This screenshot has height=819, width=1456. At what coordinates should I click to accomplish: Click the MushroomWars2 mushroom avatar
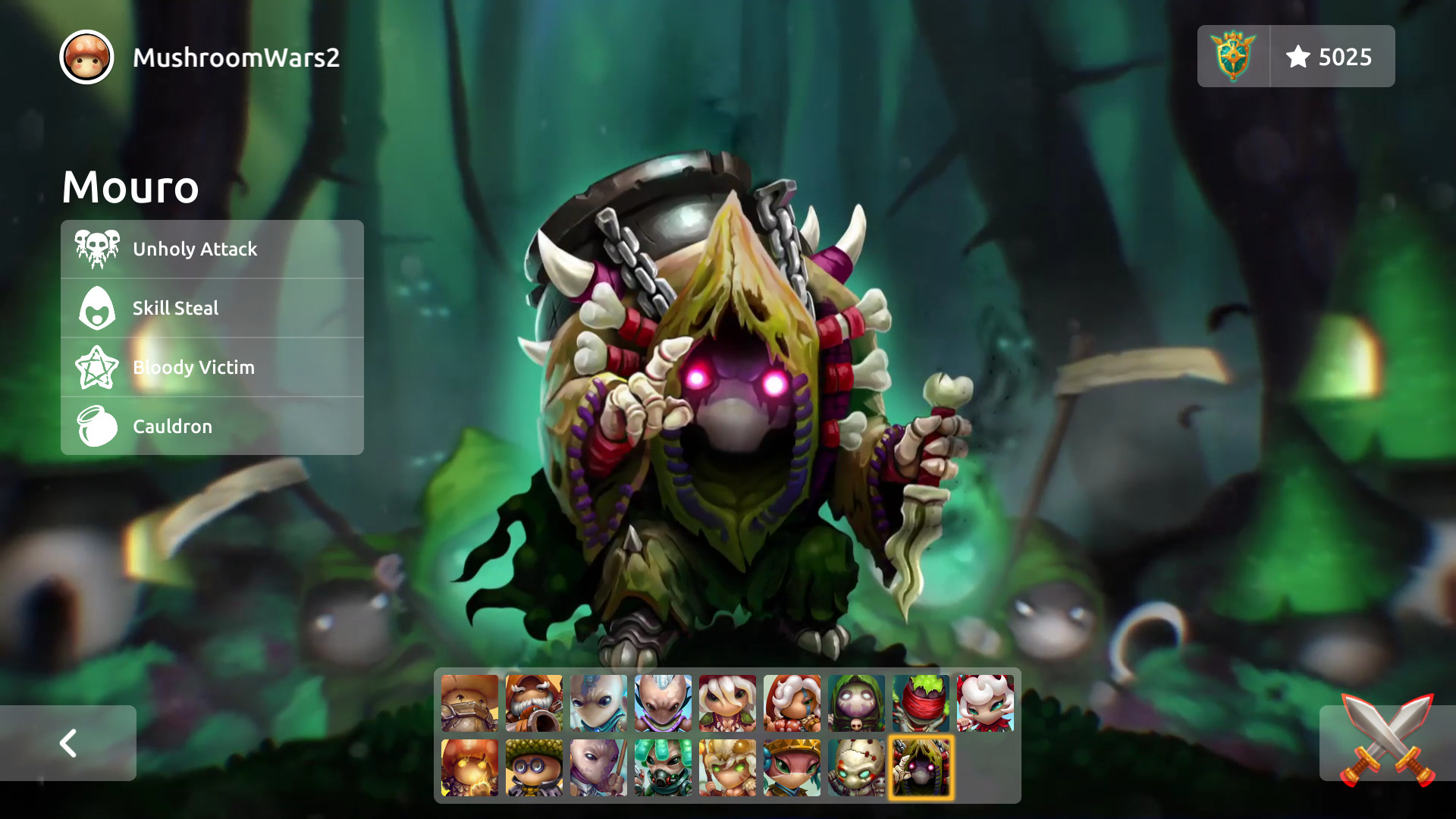pyautogui.click(x=86, y=57)
